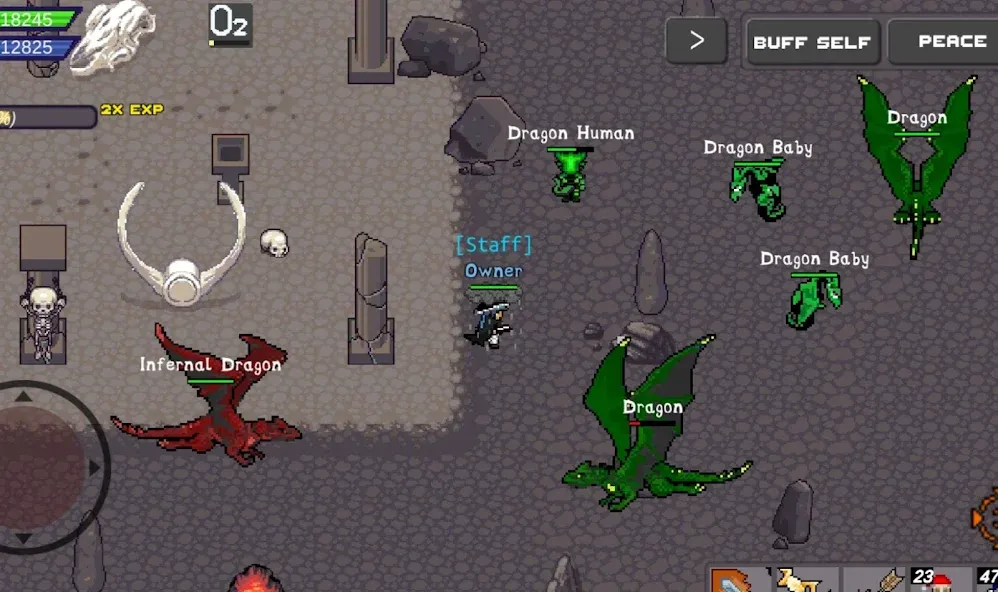
Task: Toggle the PEACE mode button
Action: [x=945, y=43]
